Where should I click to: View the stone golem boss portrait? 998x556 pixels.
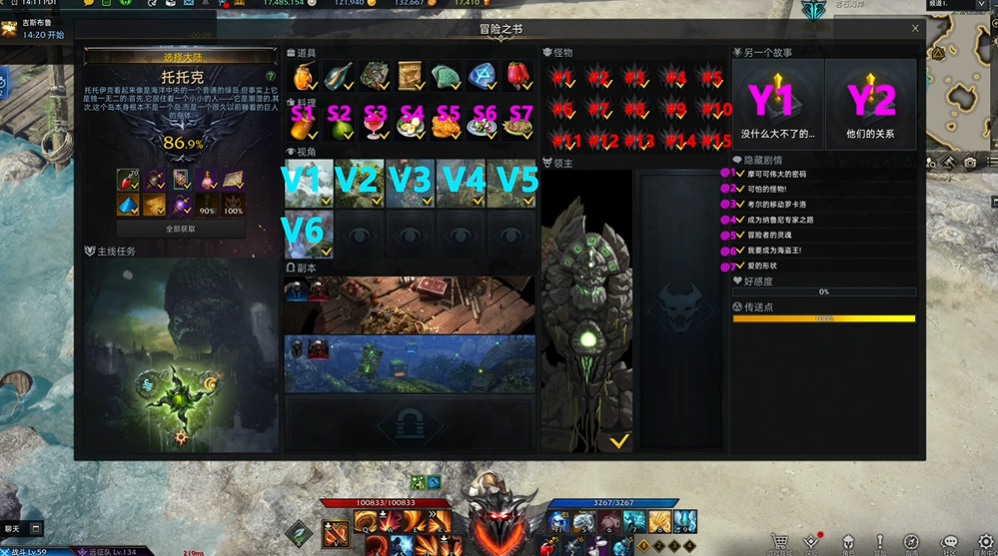588,312
